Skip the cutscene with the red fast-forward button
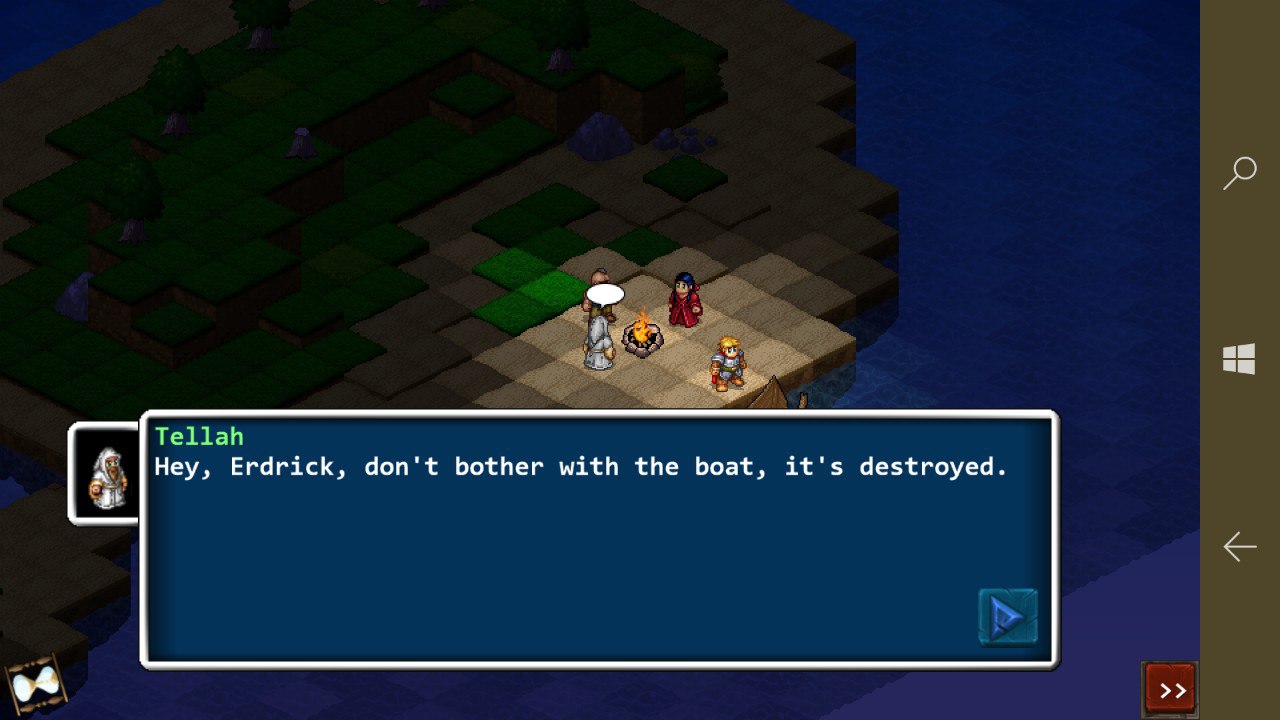The height and width of the screenshot is (720, 1280). 1170,689
